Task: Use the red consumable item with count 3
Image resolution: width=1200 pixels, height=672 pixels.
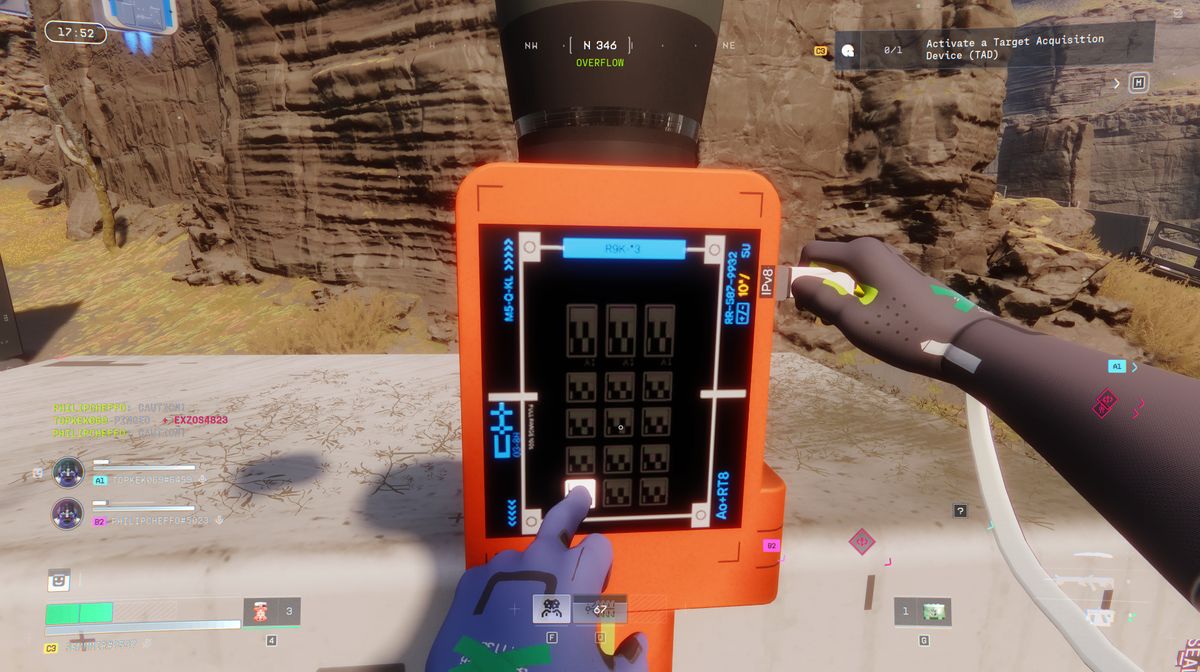Action: tap(261, 611)
